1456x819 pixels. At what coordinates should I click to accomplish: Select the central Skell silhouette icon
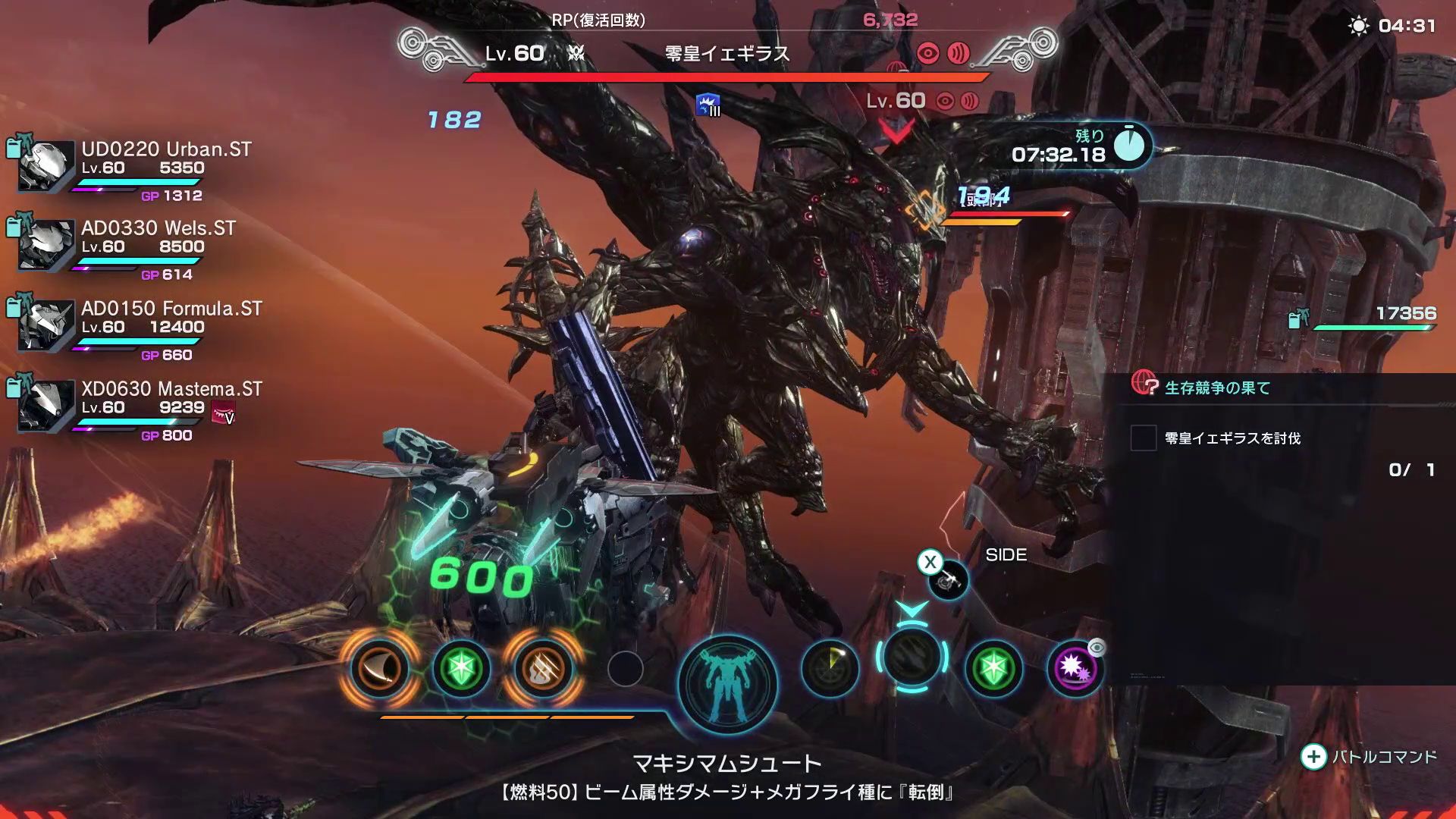[x=727, y=683]
